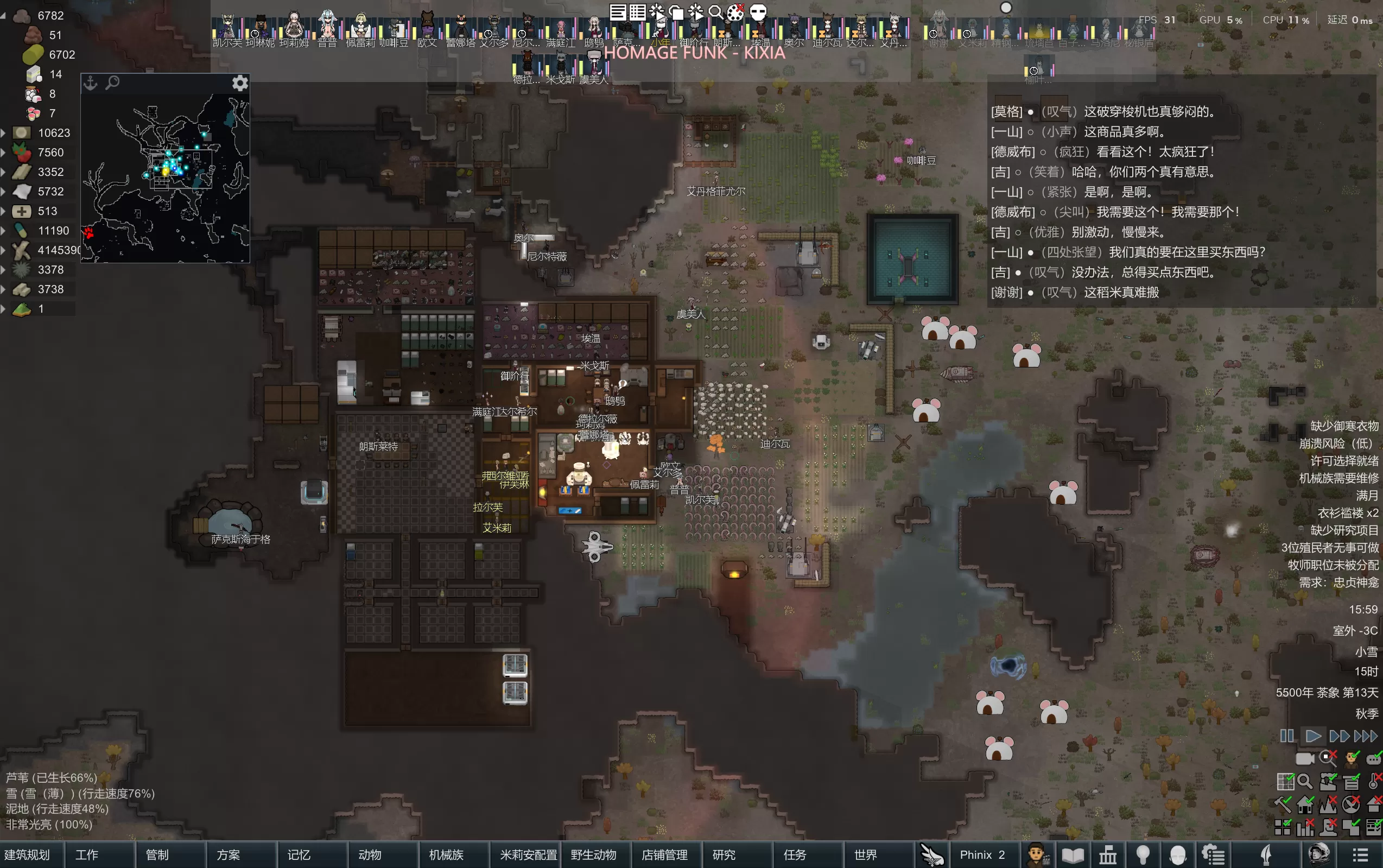Click the minimap settings gear icon

click(240, 83)
